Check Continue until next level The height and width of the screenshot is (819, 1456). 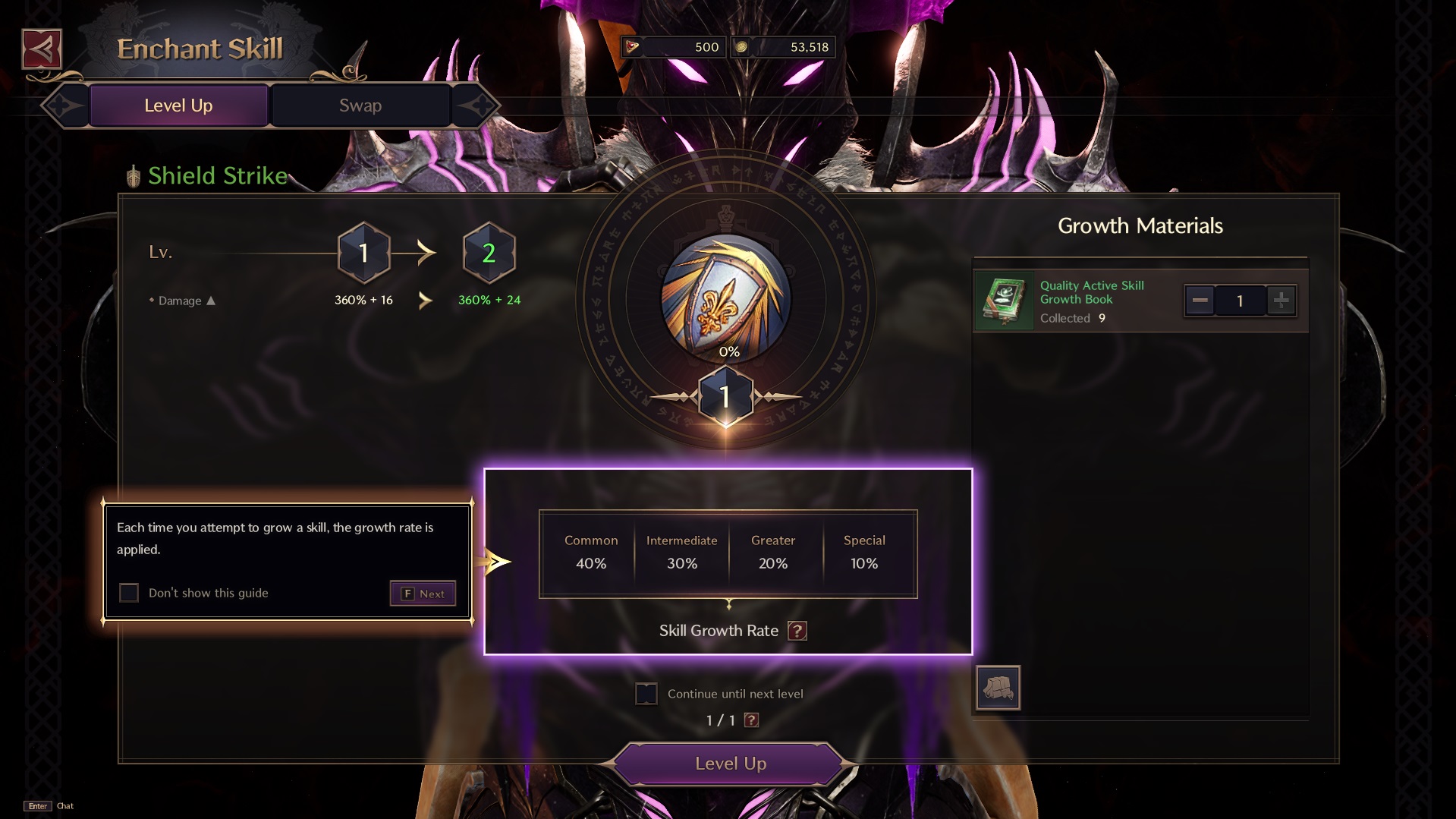tap(647, 693)
